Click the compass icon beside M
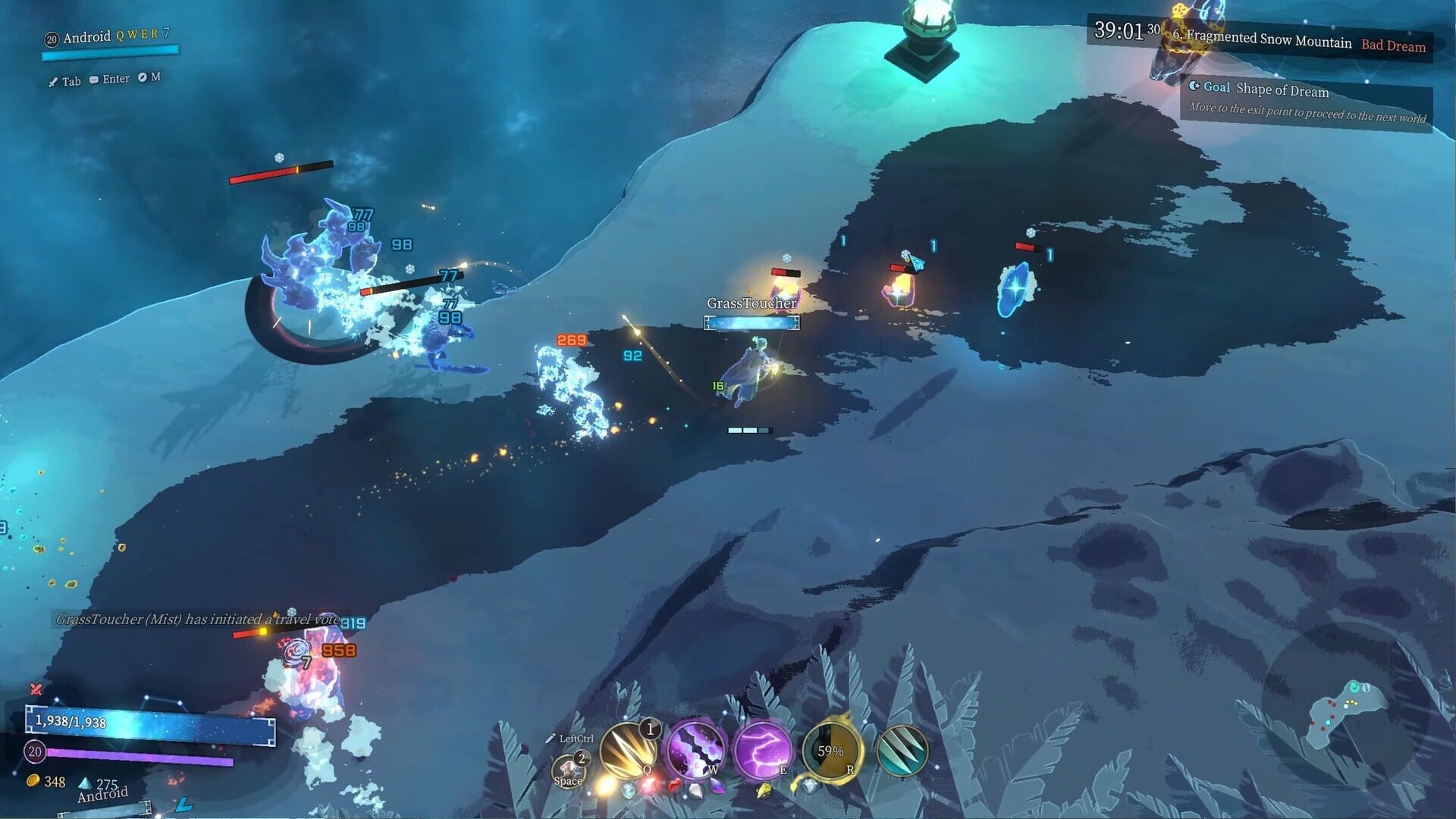 (144, 78)
